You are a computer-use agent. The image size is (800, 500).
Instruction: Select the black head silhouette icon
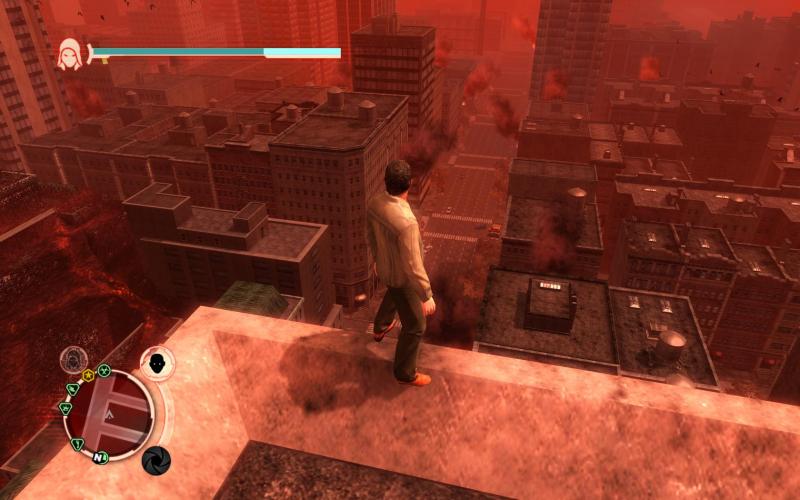(157, 361)
